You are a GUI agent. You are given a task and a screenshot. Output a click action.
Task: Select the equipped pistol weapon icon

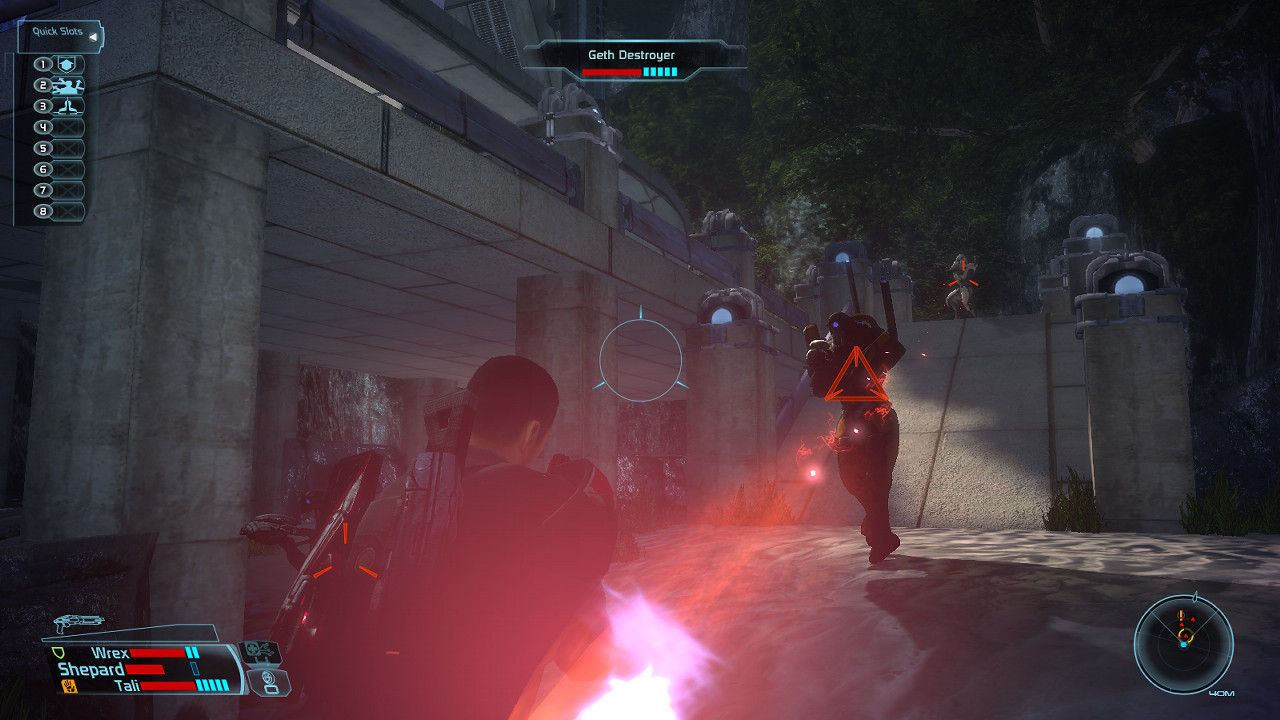pyautogui.click(x=79, y=622)
